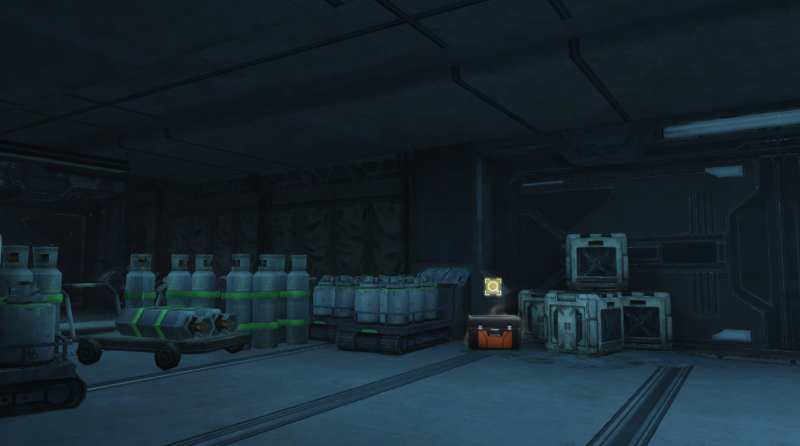Click the yellow magnifying glass inspect marker
This screenshot has width=800, height=446.
(x=492, y=288)
